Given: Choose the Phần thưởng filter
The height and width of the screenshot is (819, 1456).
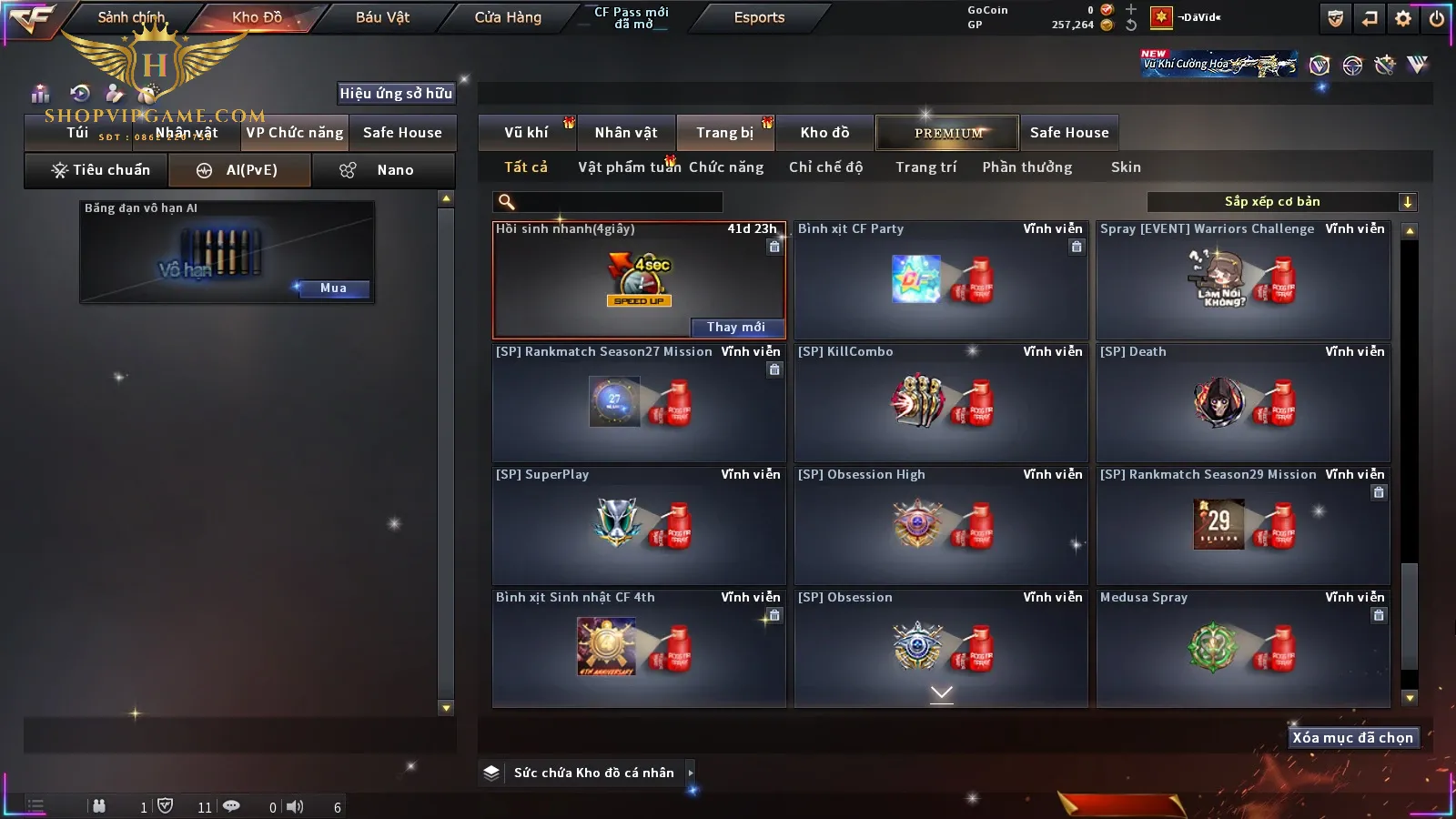Looking at the screenshot, I should (1026, 167).
